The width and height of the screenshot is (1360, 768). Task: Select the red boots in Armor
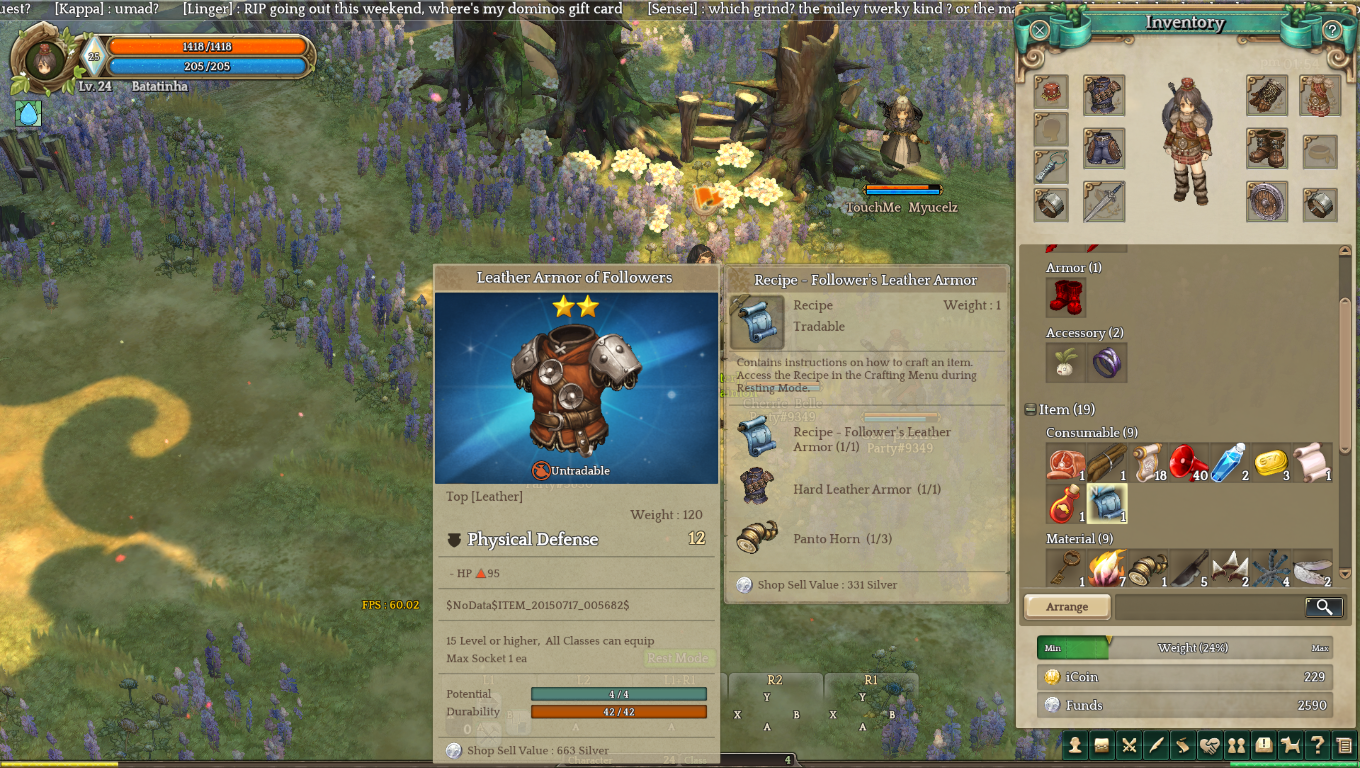pos(1066,297)
